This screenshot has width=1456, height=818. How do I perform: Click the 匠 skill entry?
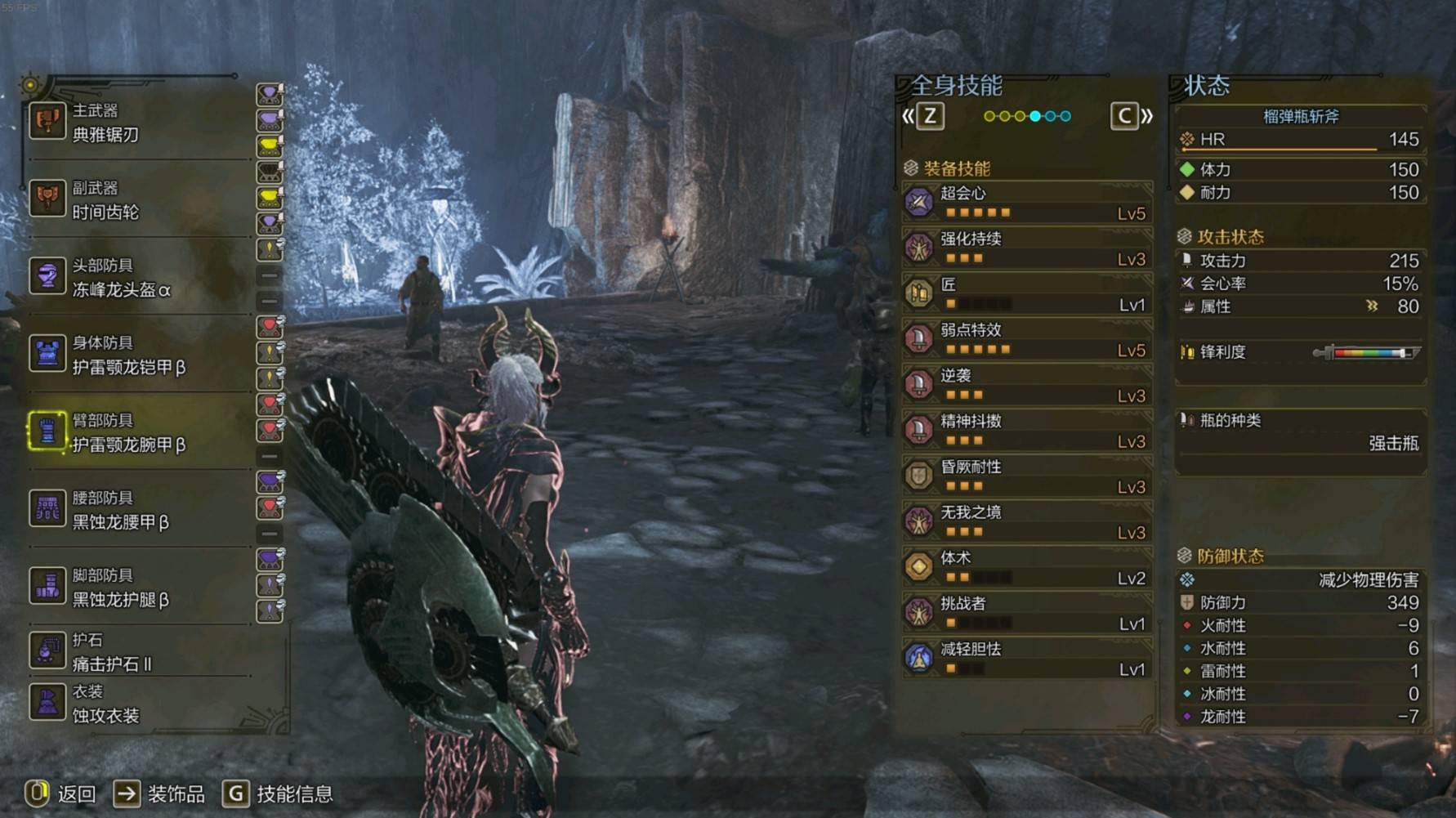(1027, 294)
